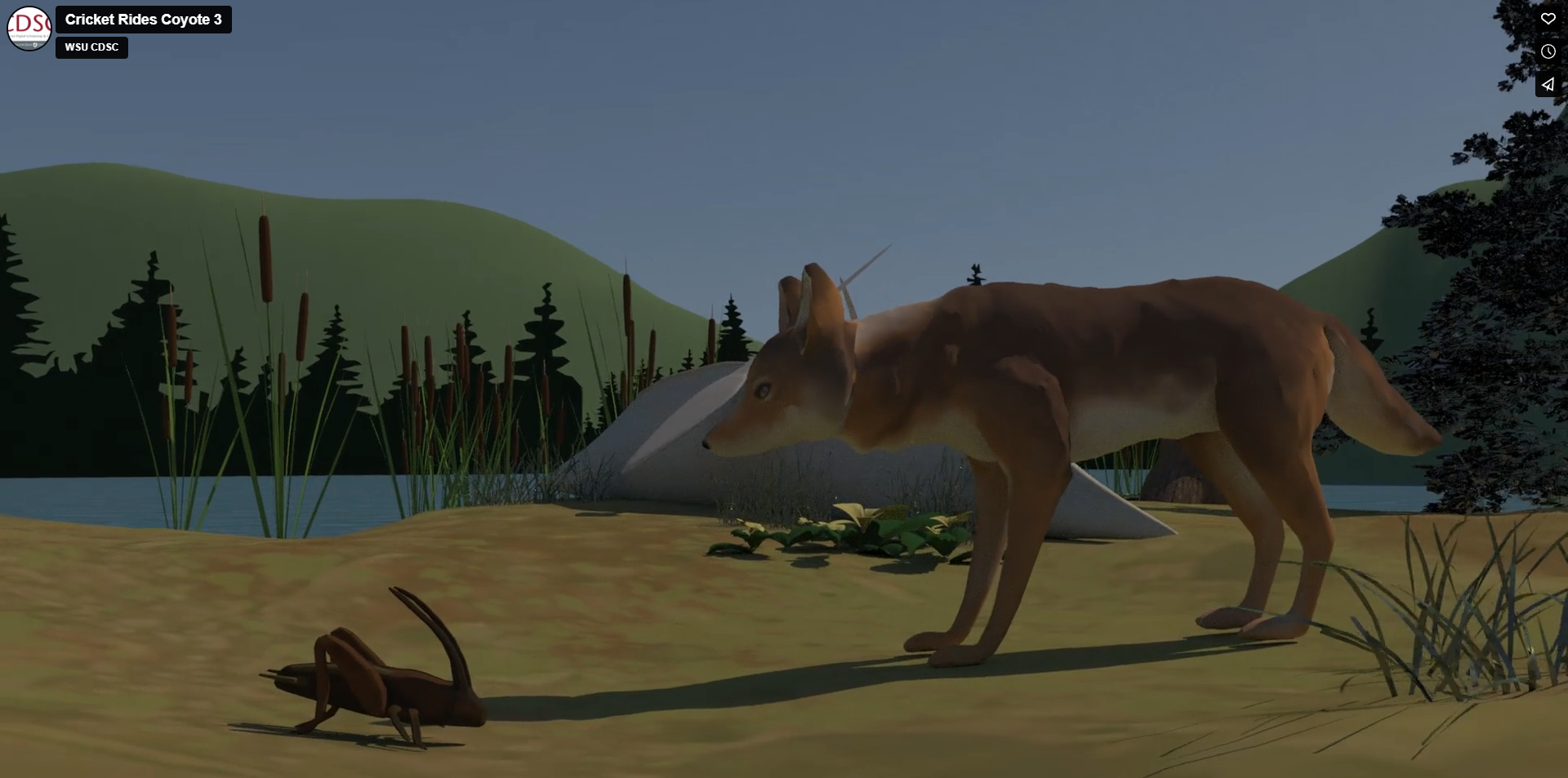Visit the WSU CDSC channel link
This screenshot has height=778, width=1568.
click(91, 47)
